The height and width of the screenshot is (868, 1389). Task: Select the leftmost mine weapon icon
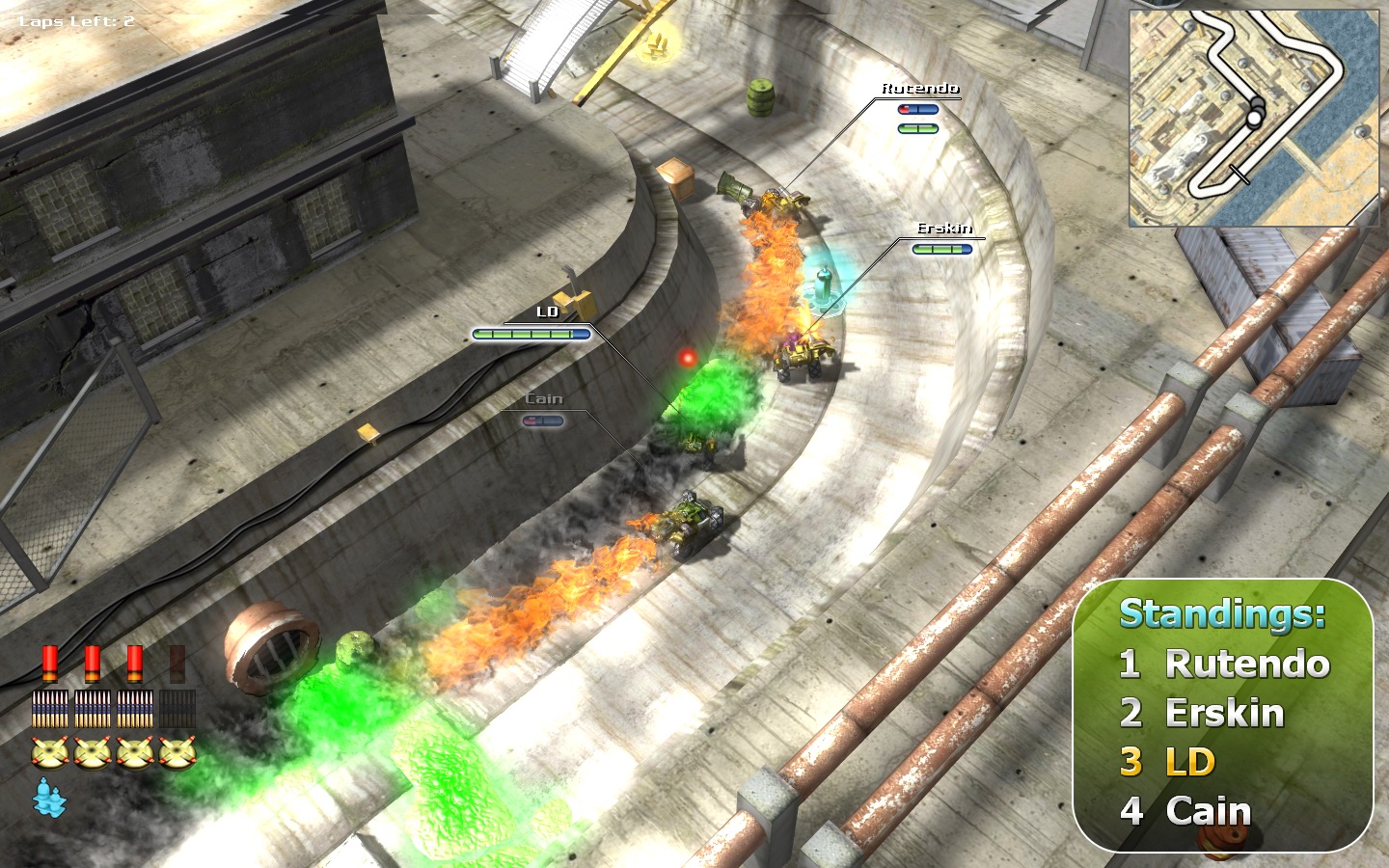point(49,750)
